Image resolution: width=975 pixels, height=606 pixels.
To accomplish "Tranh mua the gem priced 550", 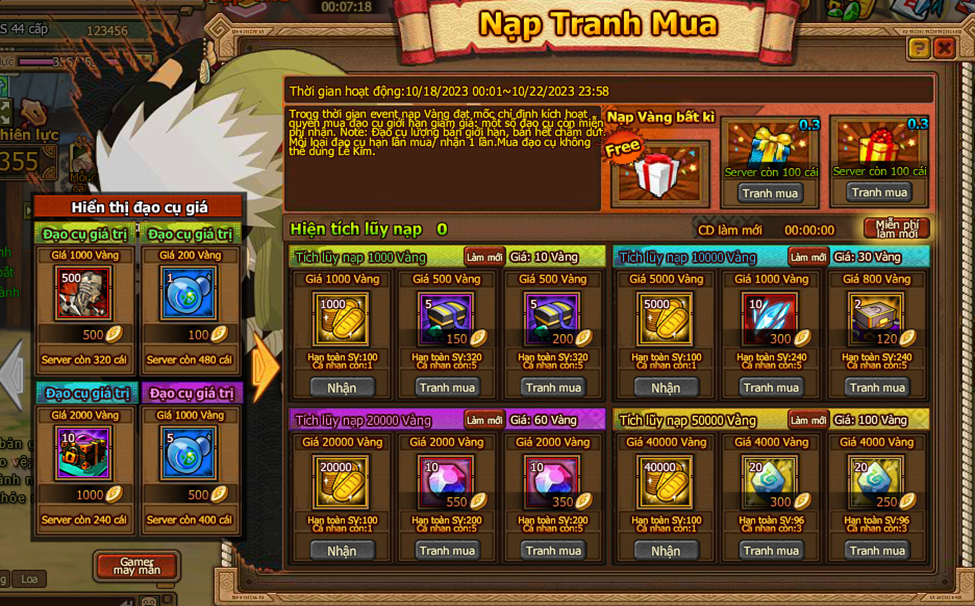I will click(x=447, y=550).
